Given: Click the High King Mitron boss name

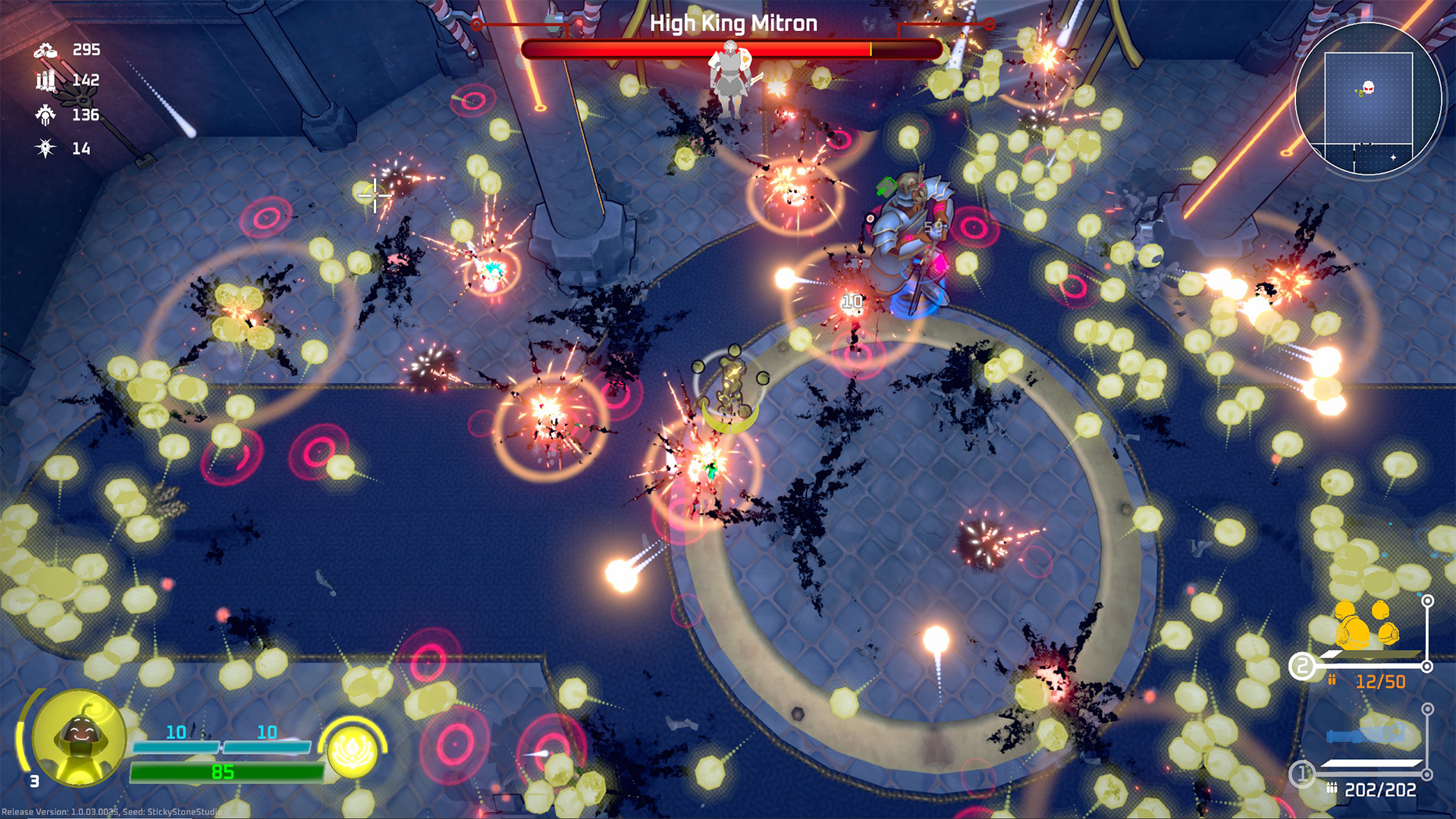Looking at the screenshot, I should click(x=733, y=23).
